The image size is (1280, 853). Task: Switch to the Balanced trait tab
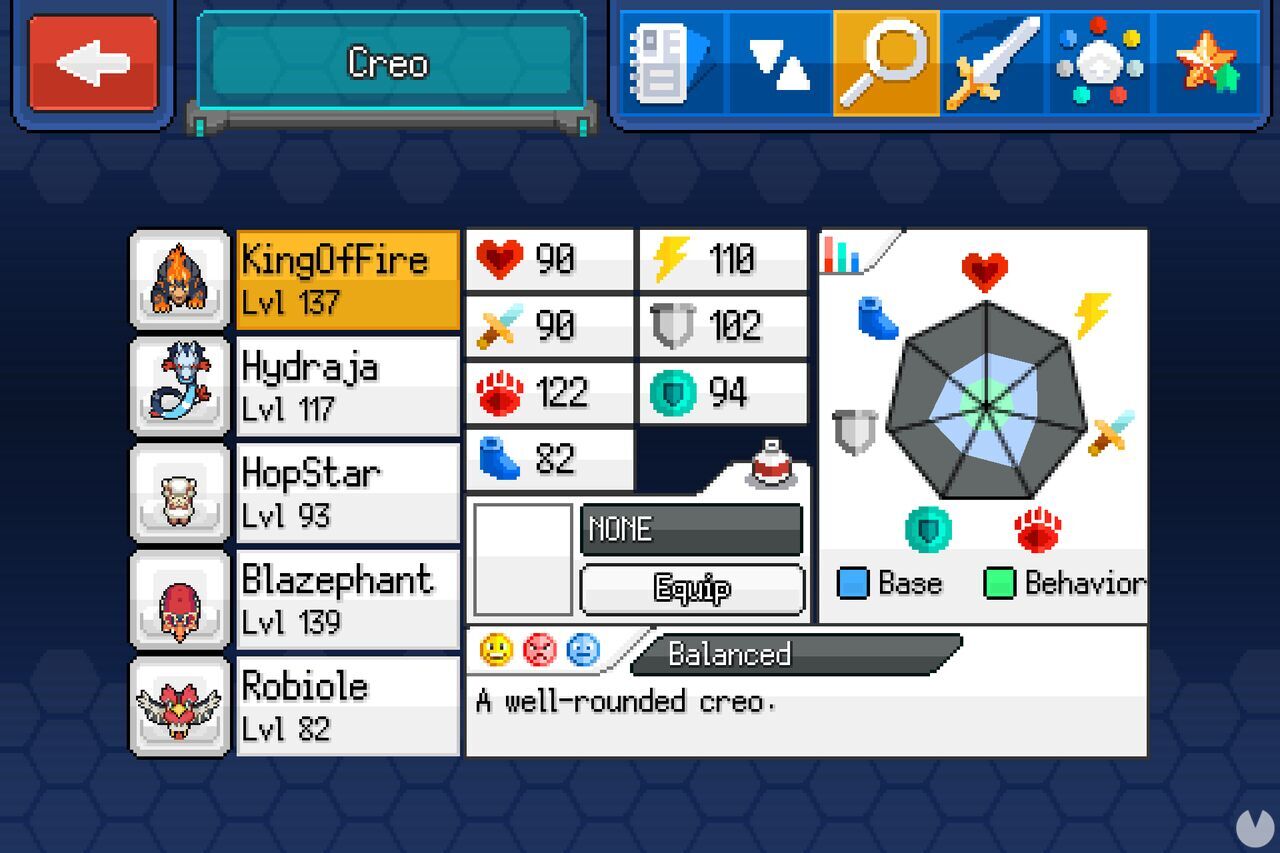pyautogui.click(x=729, y=655)
